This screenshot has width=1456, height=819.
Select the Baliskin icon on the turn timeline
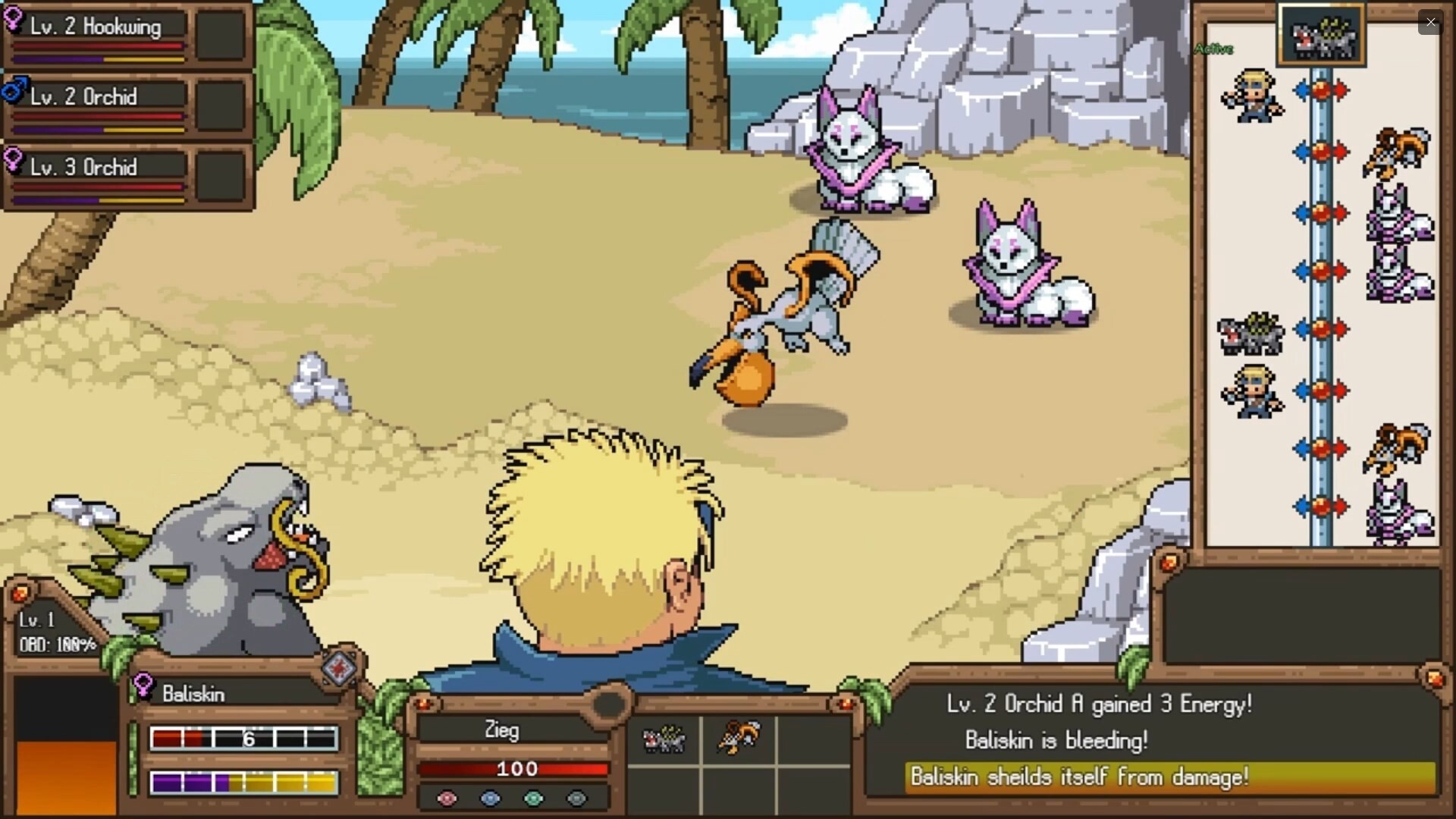1251,334
